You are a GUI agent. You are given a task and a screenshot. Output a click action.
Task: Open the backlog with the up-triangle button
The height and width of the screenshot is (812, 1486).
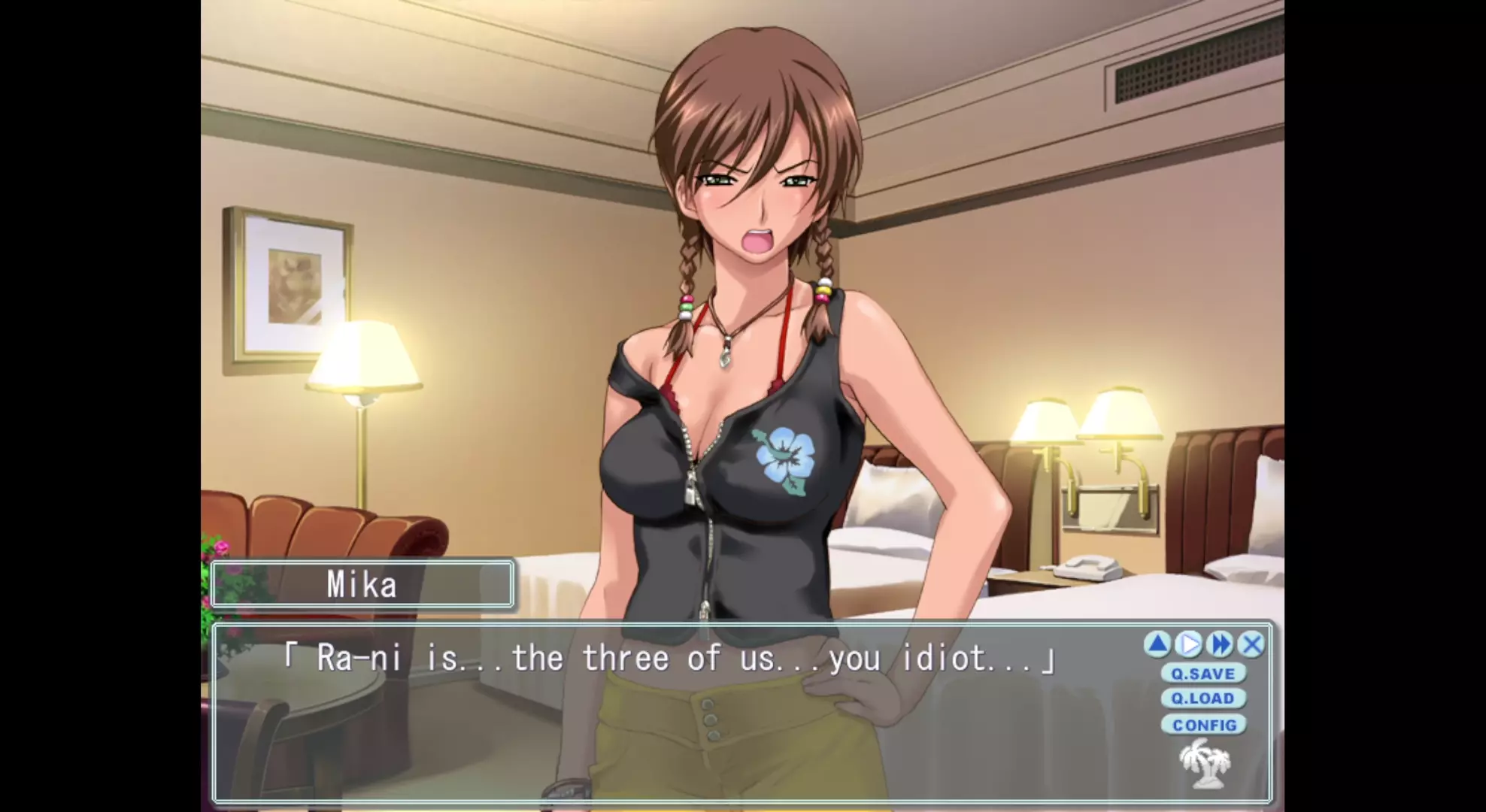coord(1158,644)
